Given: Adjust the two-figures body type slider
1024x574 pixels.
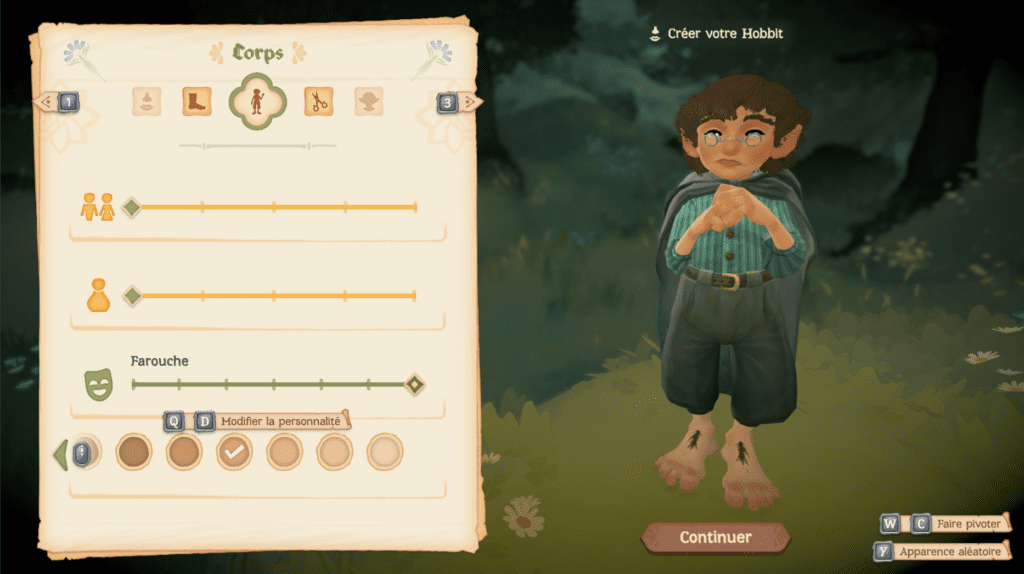Looking at the screenshot, I should coord(131,207).
